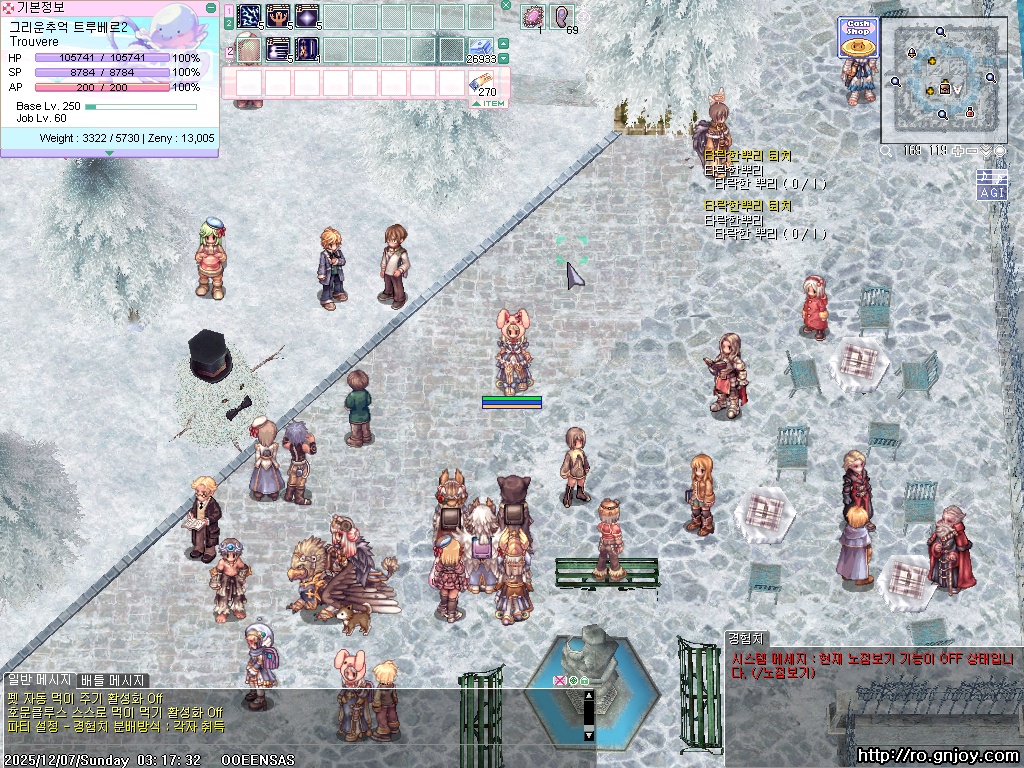Toggle the ITEM hotbar expander

(x=490, y=103)
